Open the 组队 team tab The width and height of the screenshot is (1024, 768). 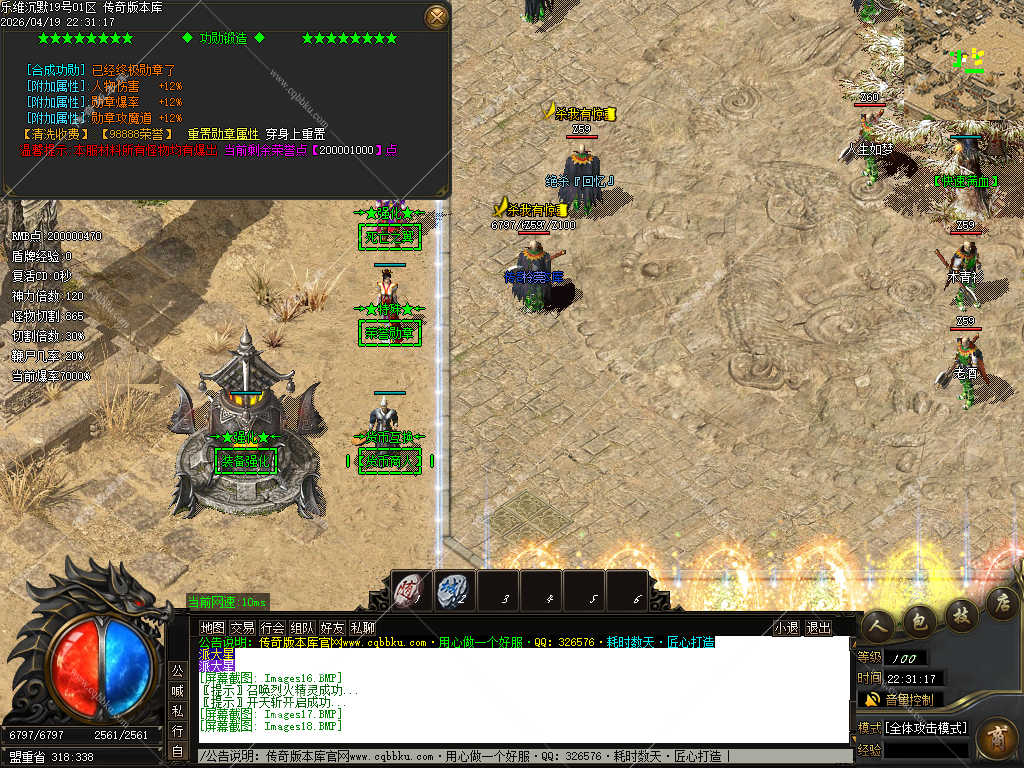point(302,628)
